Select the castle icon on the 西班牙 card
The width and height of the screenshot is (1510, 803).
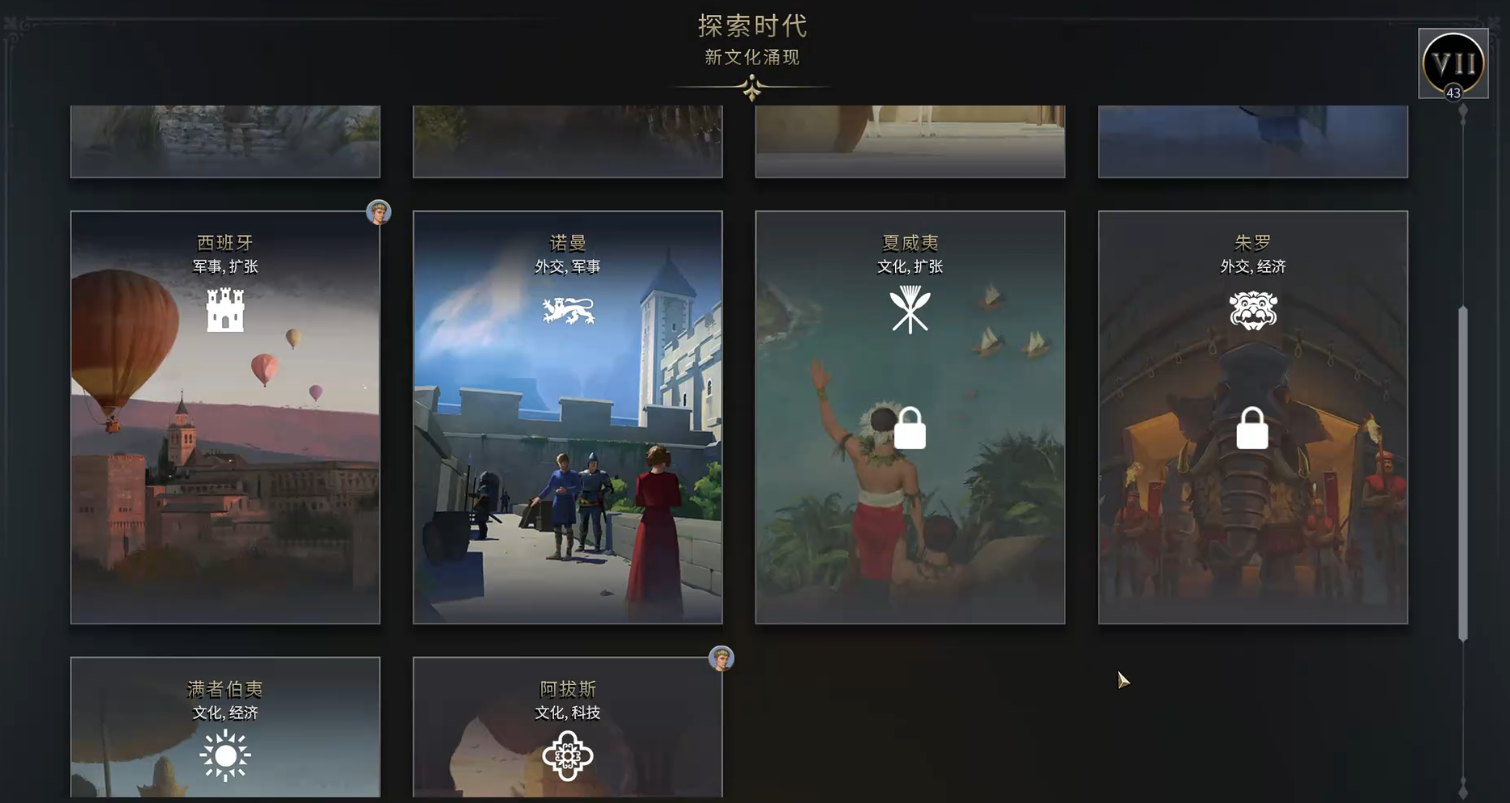(225, 308)
